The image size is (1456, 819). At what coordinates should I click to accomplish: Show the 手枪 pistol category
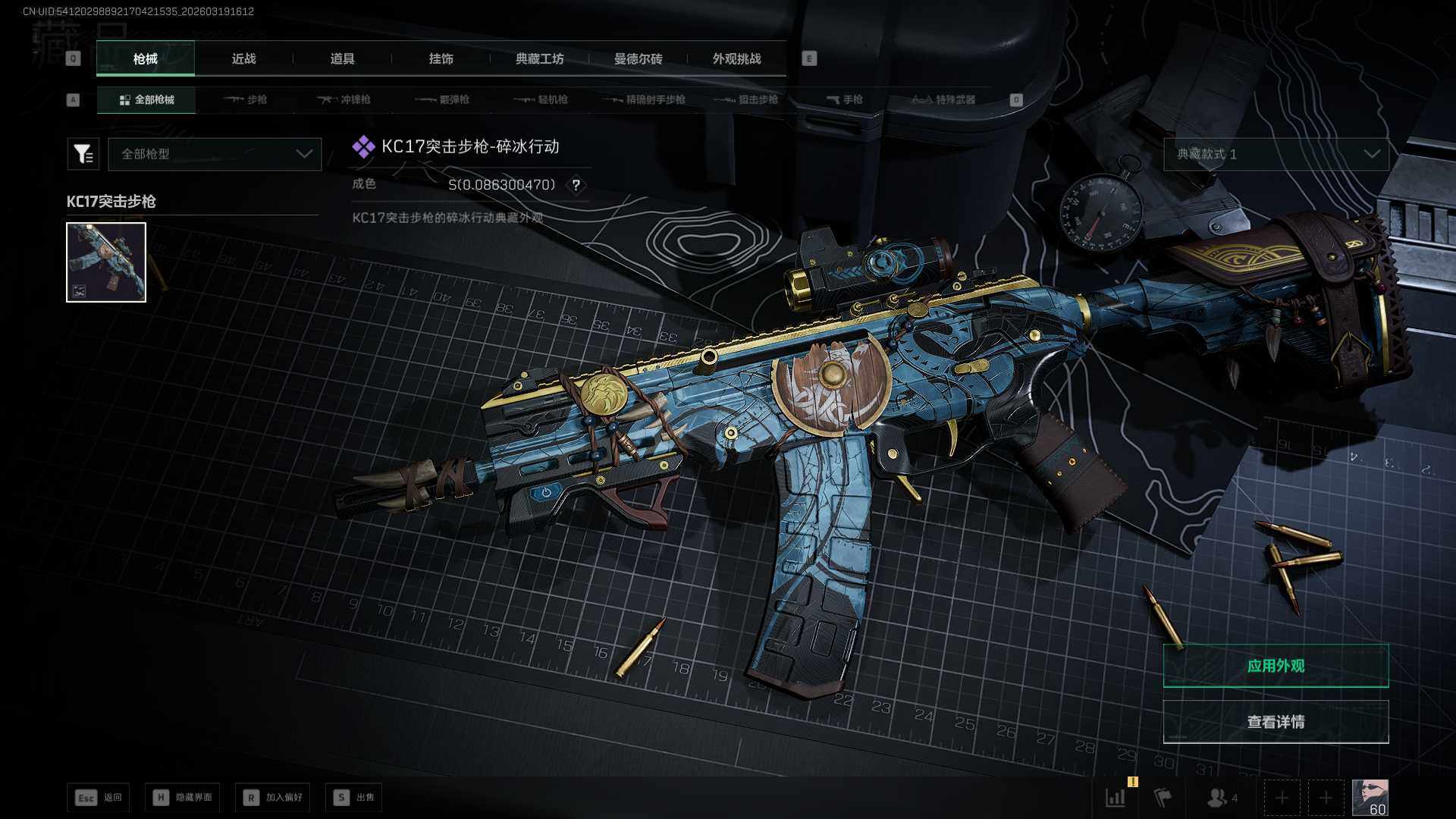pyautogui.click(x=845, y=100)
